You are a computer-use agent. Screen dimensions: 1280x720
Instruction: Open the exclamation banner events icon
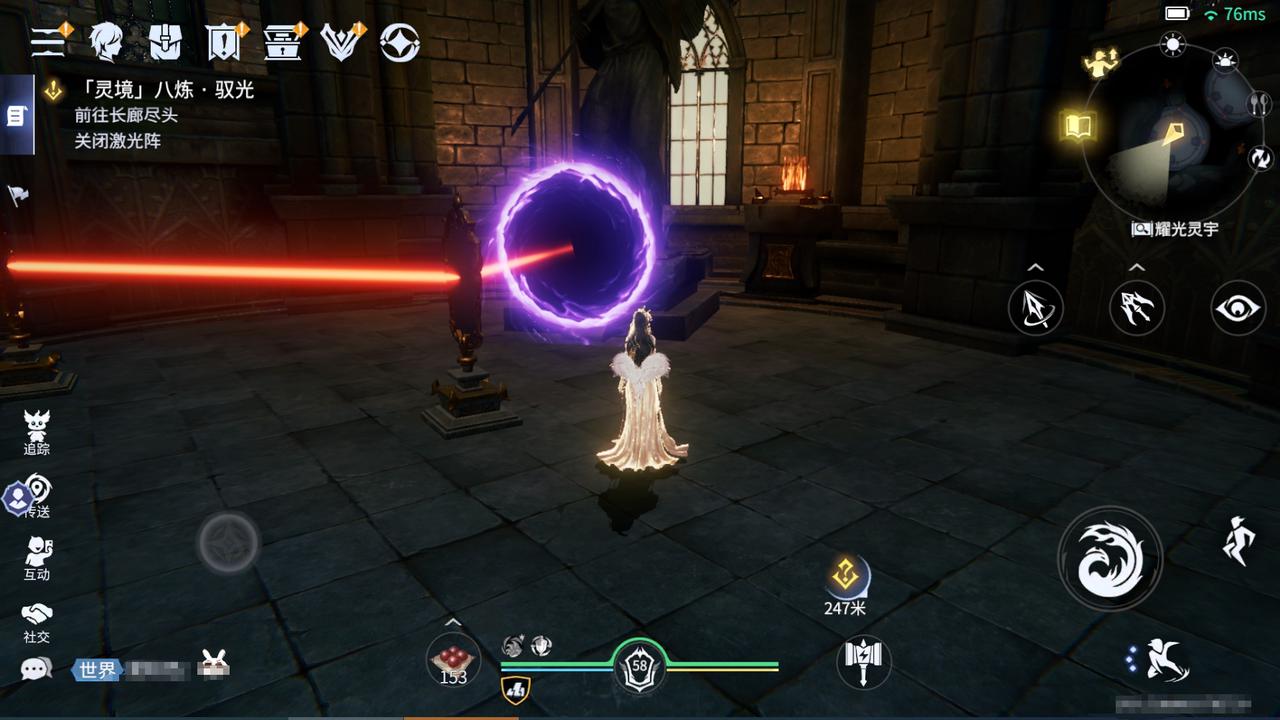pos(223,41)
